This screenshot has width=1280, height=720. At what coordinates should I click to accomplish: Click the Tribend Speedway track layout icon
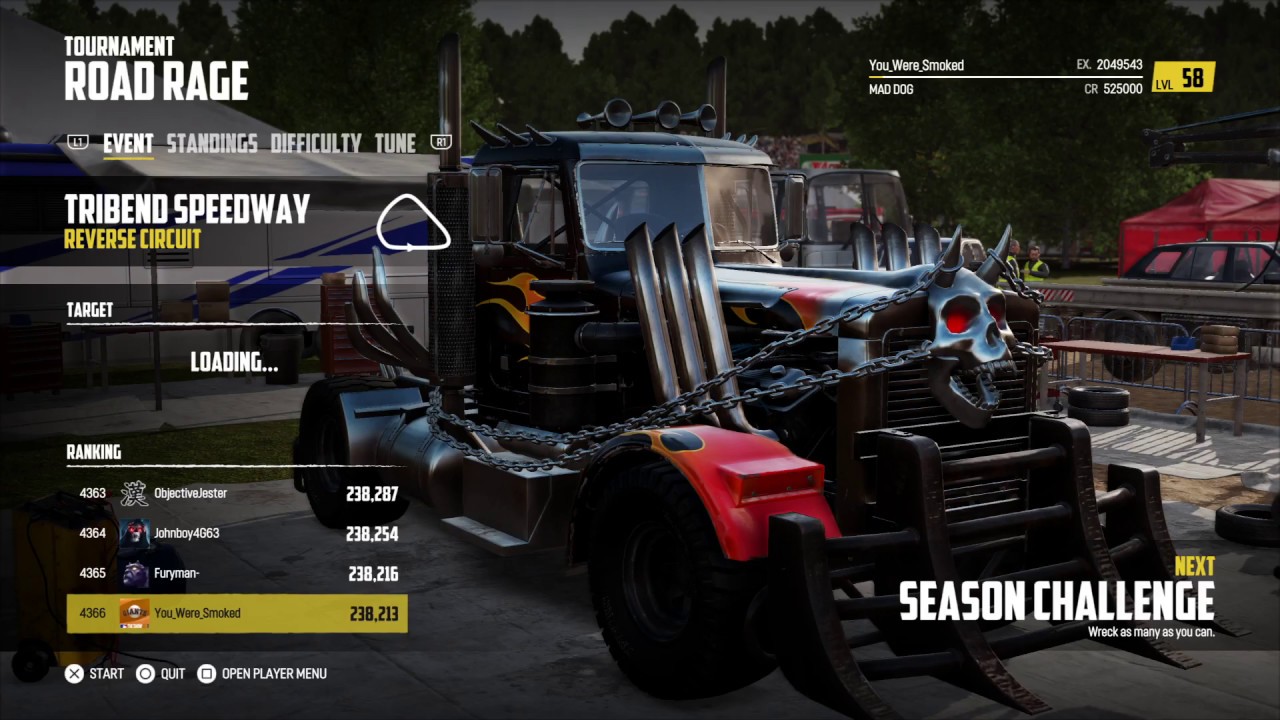pyautogui.click(x=412, y=224)
